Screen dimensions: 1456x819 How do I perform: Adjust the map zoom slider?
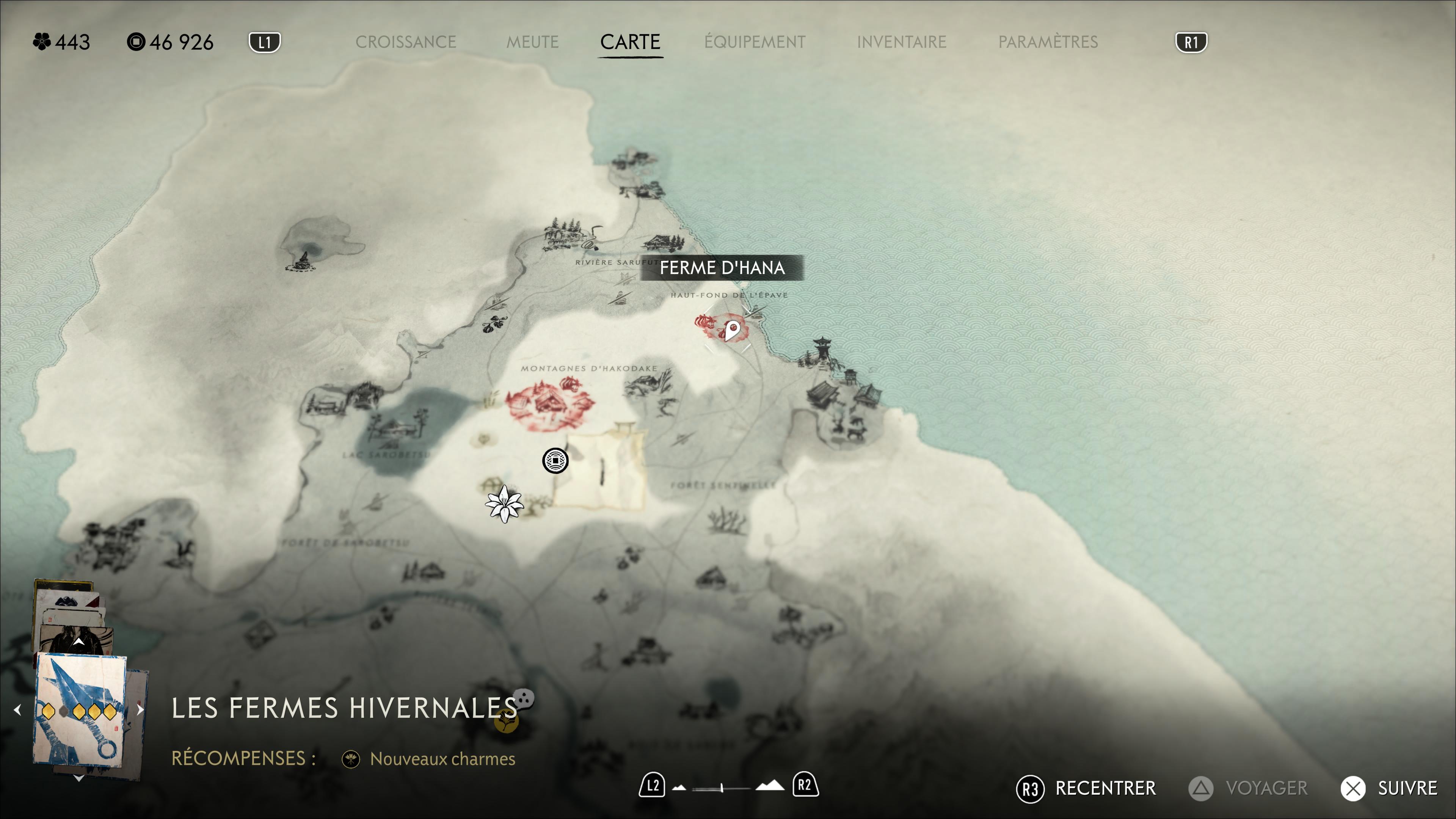722,788
